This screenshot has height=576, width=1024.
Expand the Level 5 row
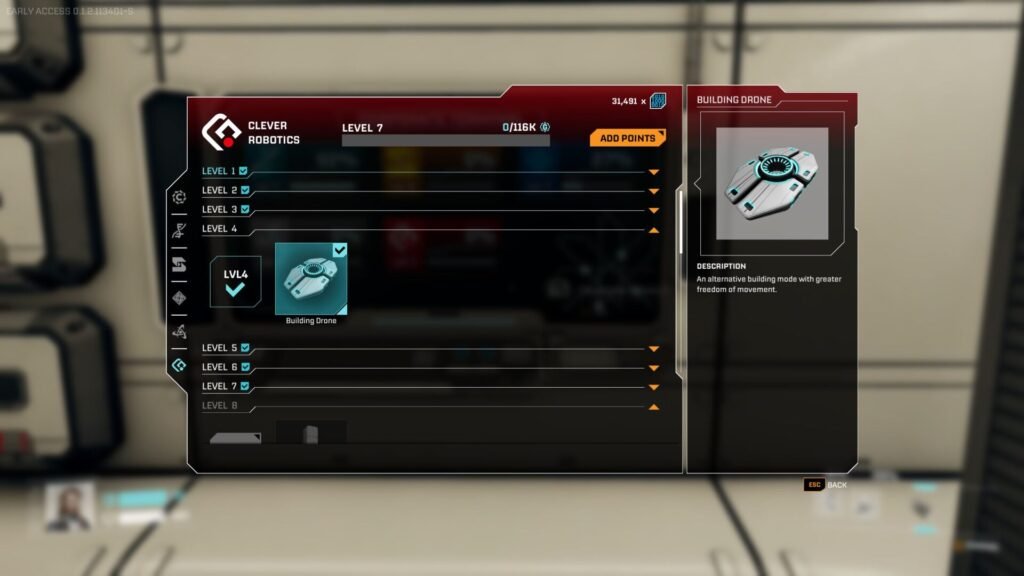pos(654,349)
